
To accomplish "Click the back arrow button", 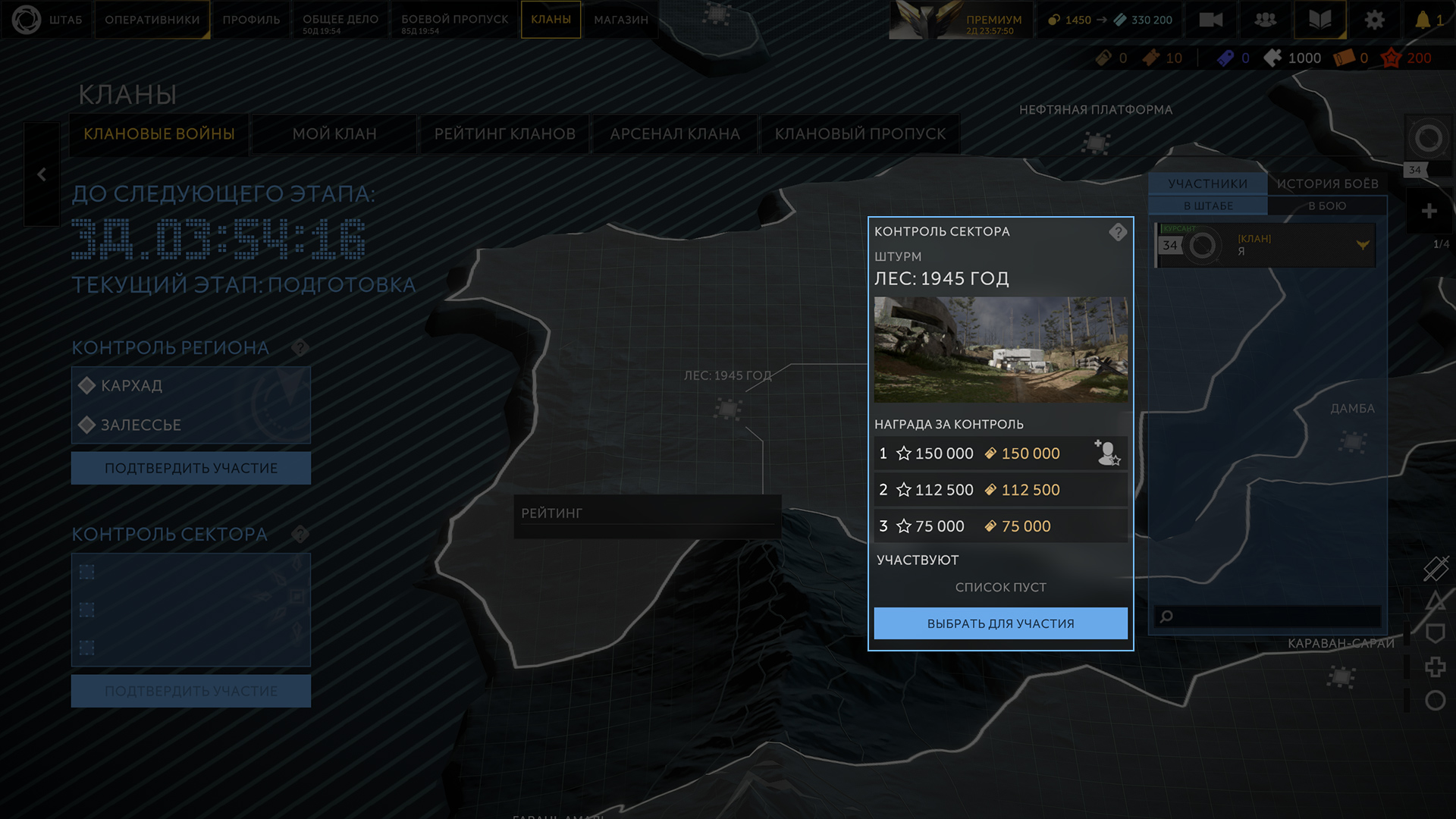I will [x=42, y=174].
